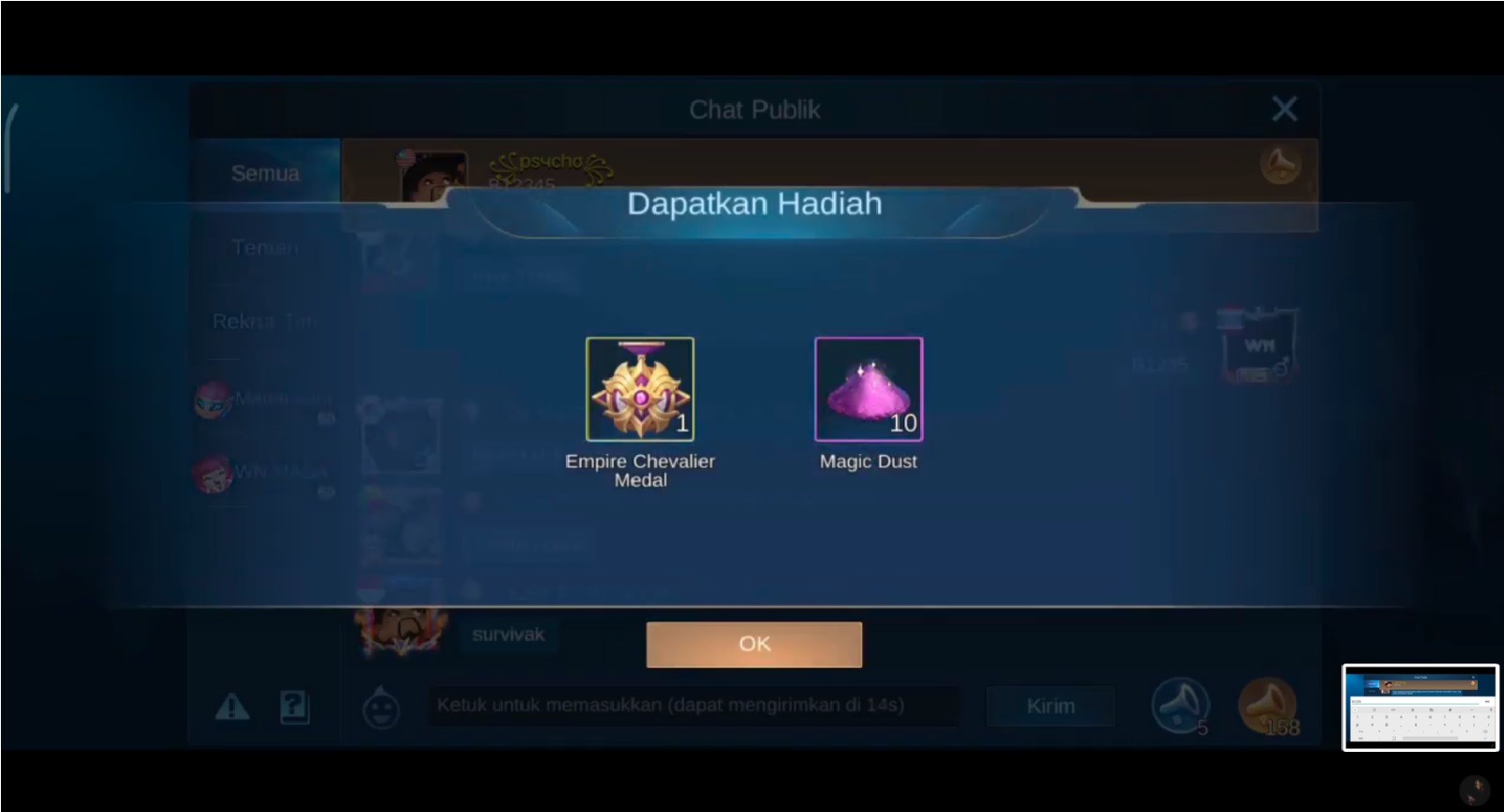Click the horn icon beside psycho's message
The image size is (1504, 812).
pyautogui.click(x=1280, y=164)
